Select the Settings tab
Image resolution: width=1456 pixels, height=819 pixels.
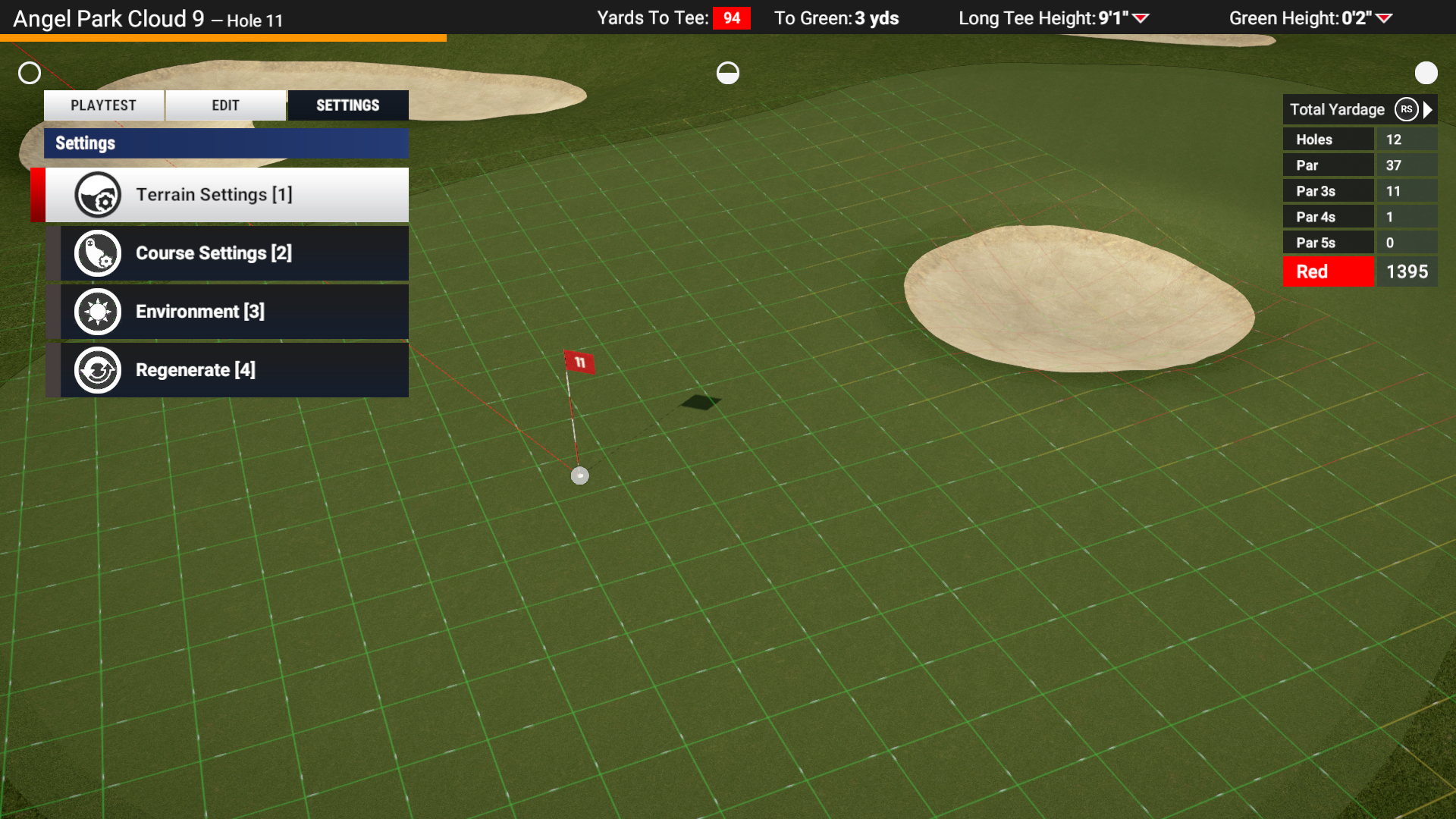coord(348,105)
